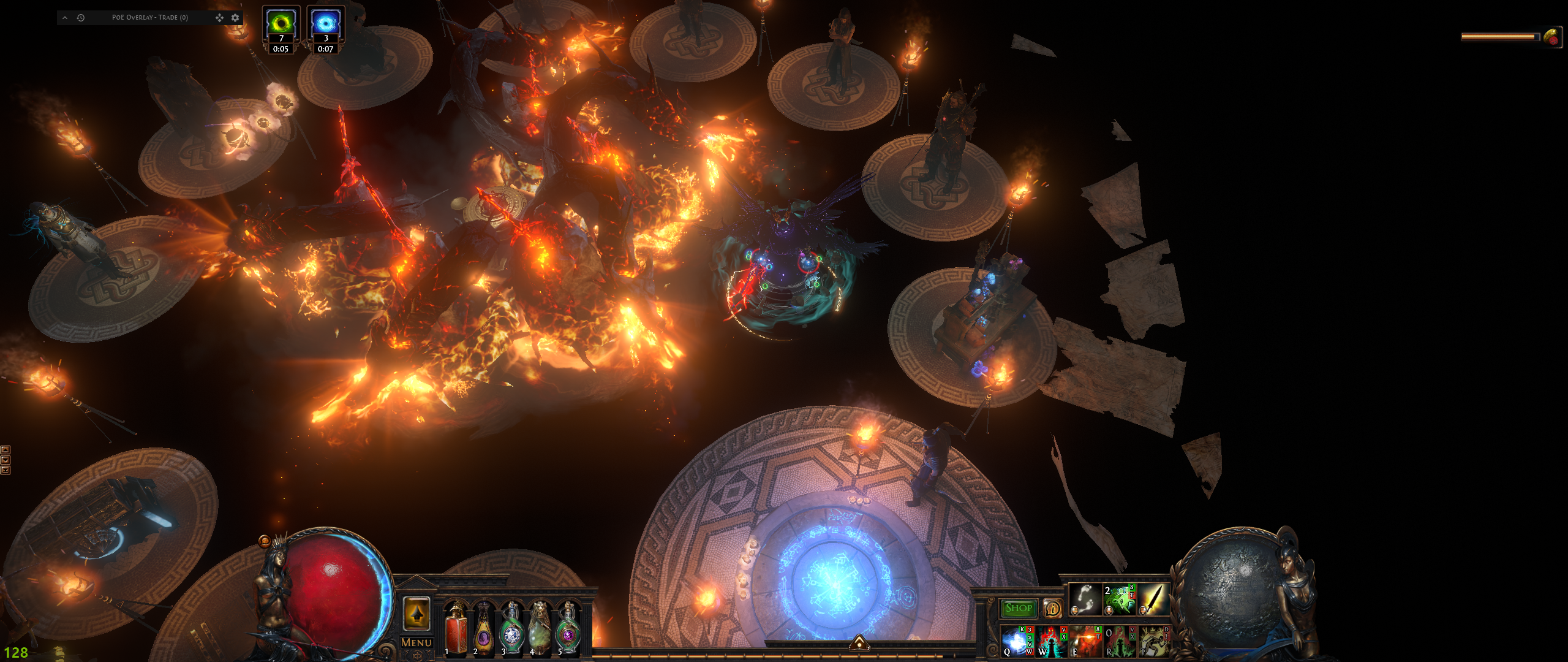Screen dimensions: 1568x662
Task: Activate the running figure skill on T
Action: click(1153, 641)
